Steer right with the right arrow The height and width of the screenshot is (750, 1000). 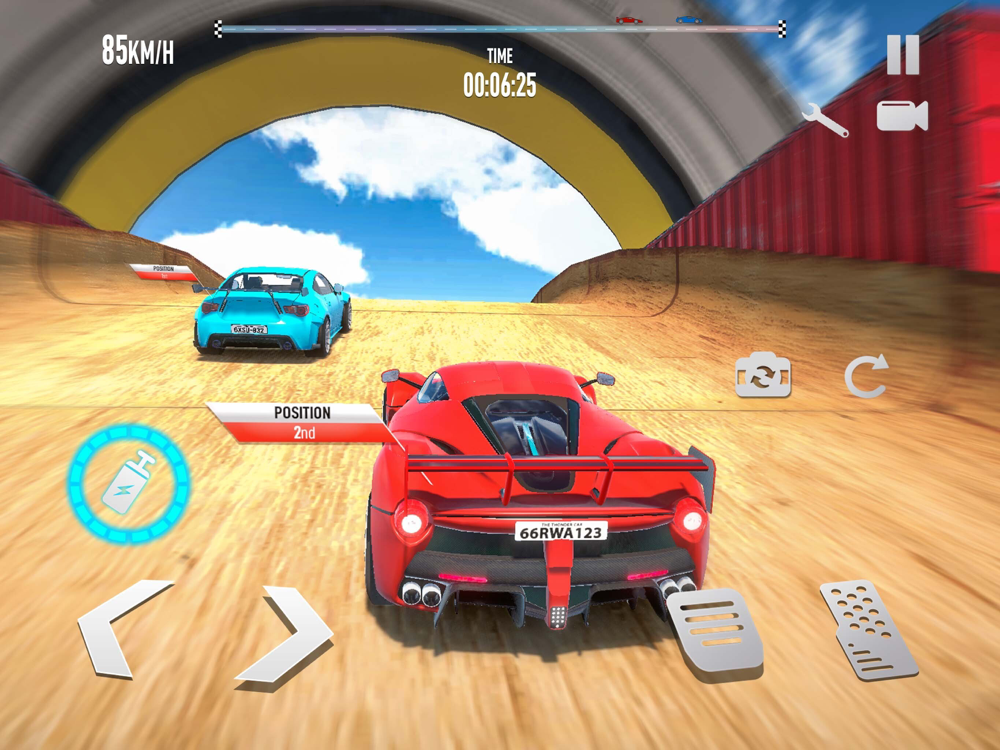tap(285, 635)
